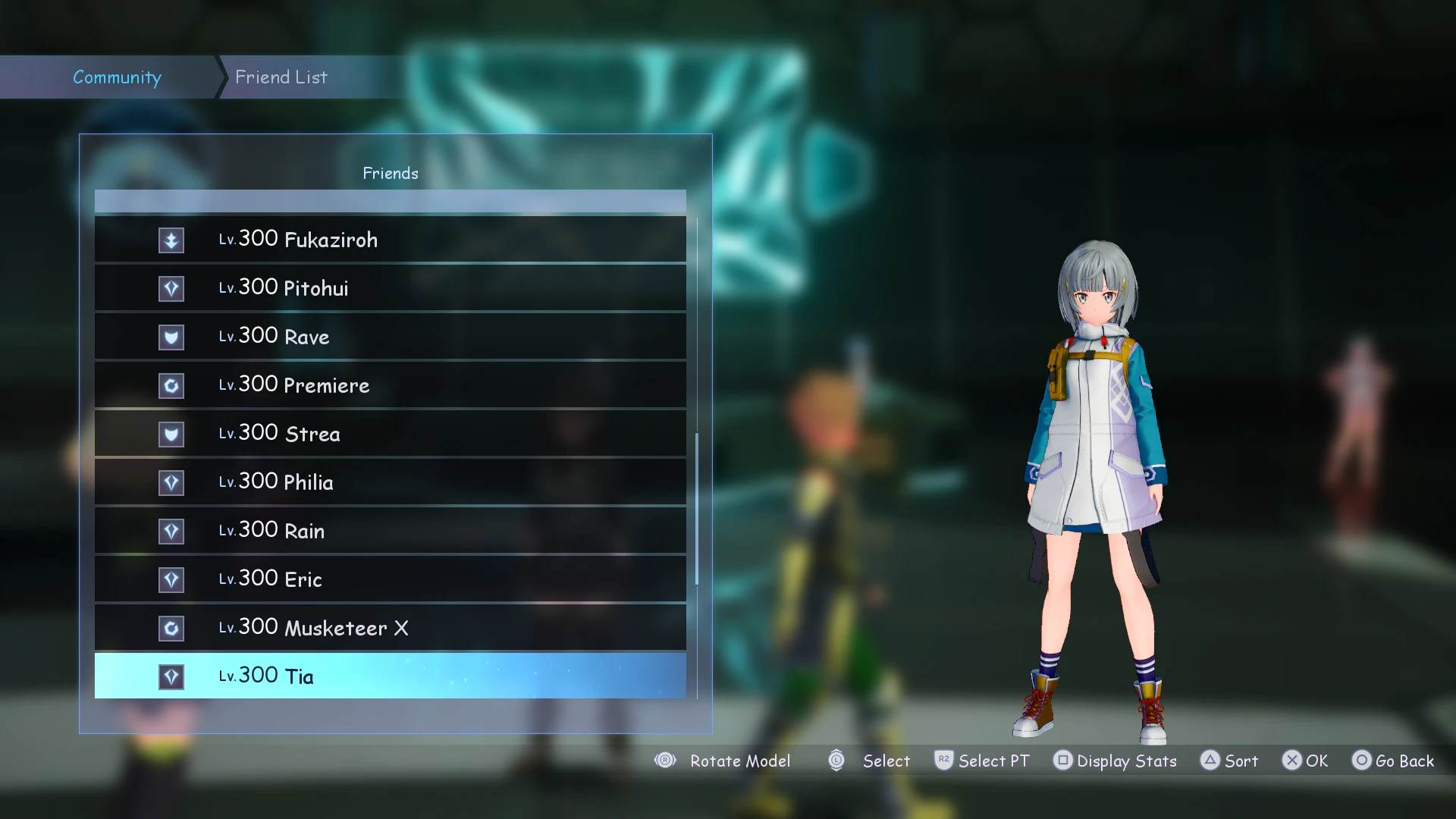Select Fukaziroh in the friend list
1456x819 pixels.
(x=390, y=240)
